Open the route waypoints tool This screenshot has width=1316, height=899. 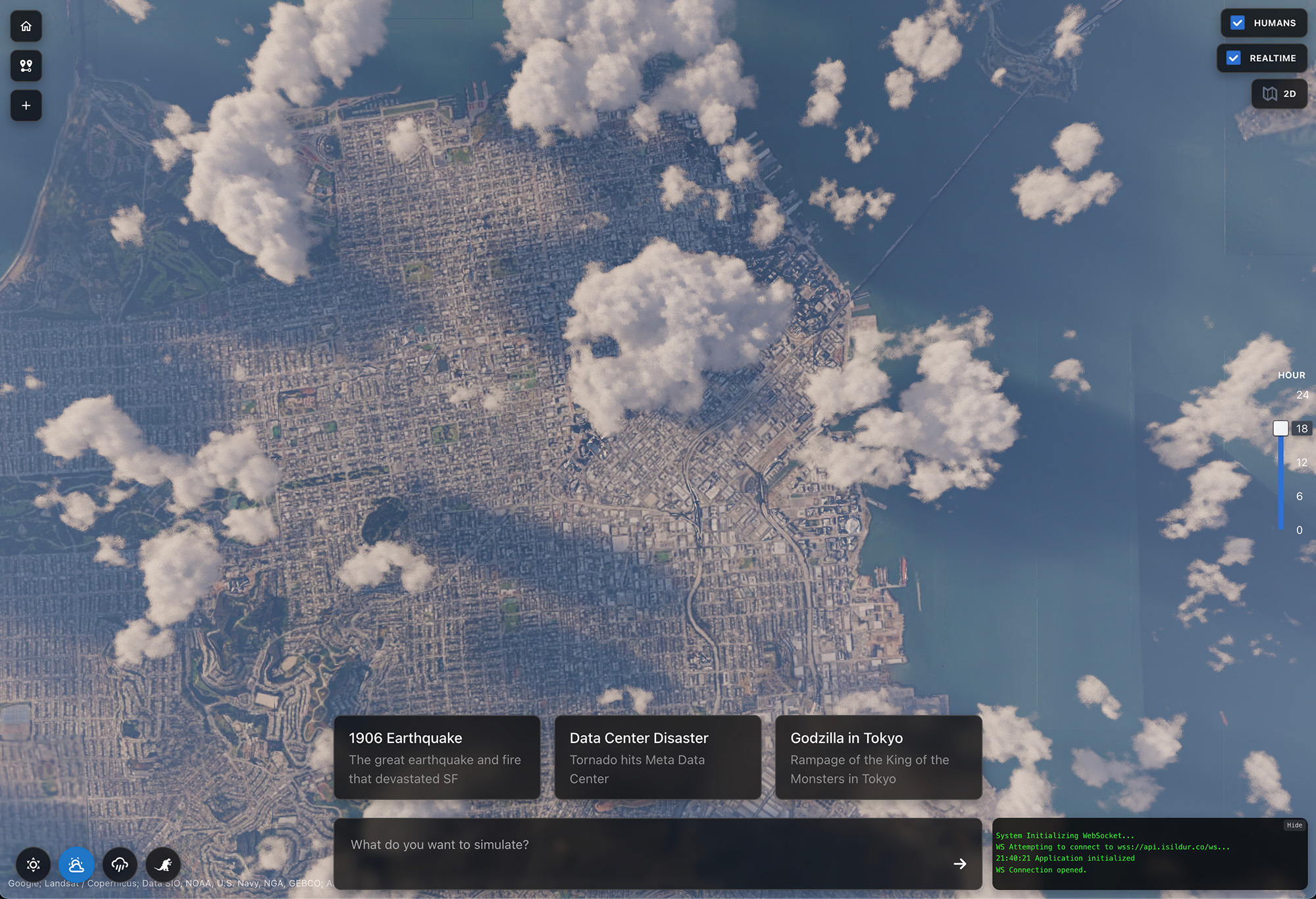point(26,66)
